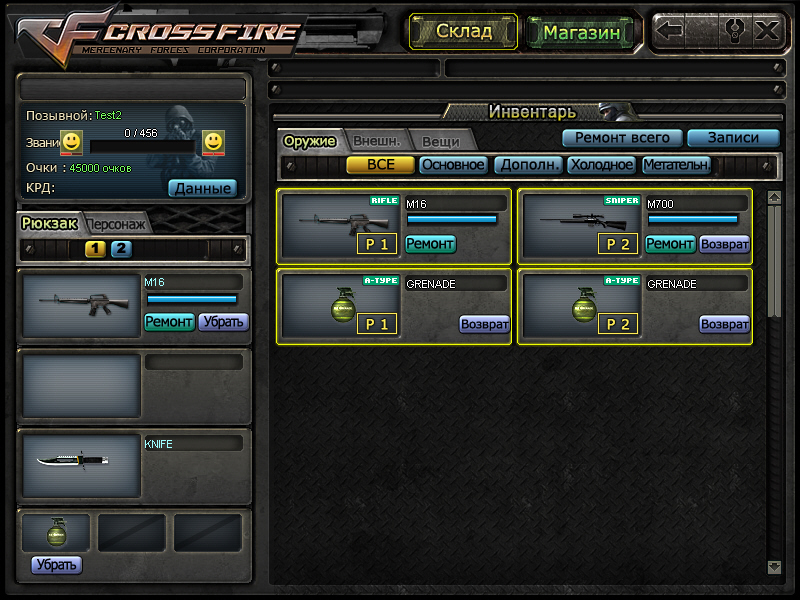Filter weapons by Холодное category
The width and height of the screenshot is (800, 600).
[x=602, y=165]
